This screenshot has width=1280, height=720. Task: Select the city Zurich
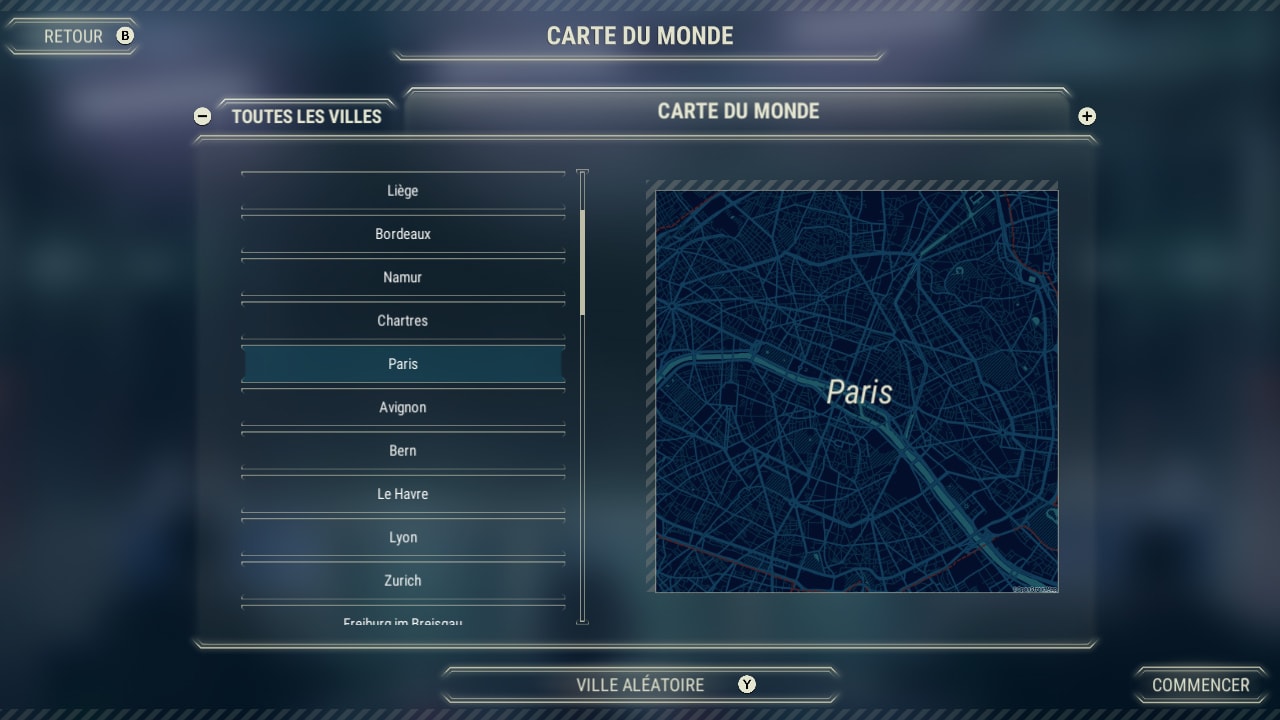tap(402, 580)
